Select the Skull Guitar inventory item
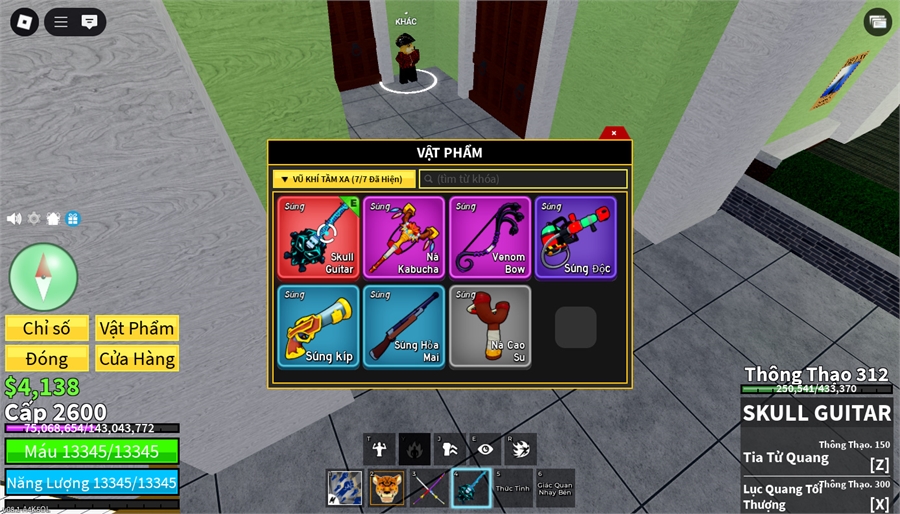Viewport: 900px width, 514px height. 319,237
